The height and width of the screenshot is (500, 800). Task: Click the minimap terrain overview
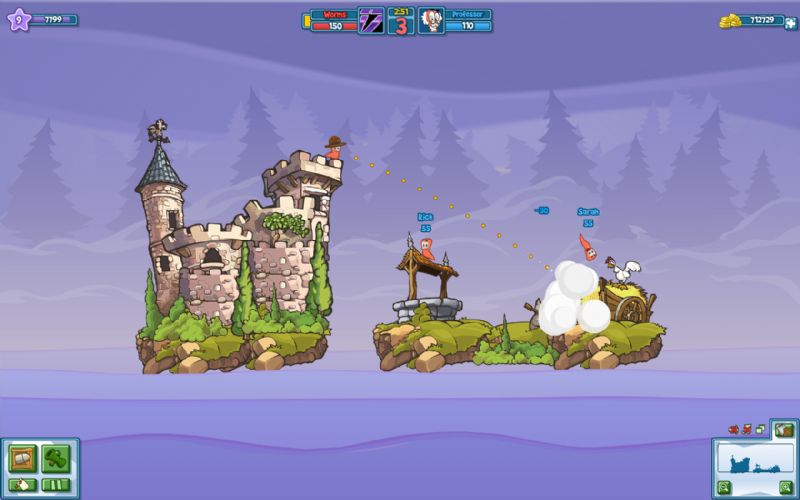click(x=754, y=462)
